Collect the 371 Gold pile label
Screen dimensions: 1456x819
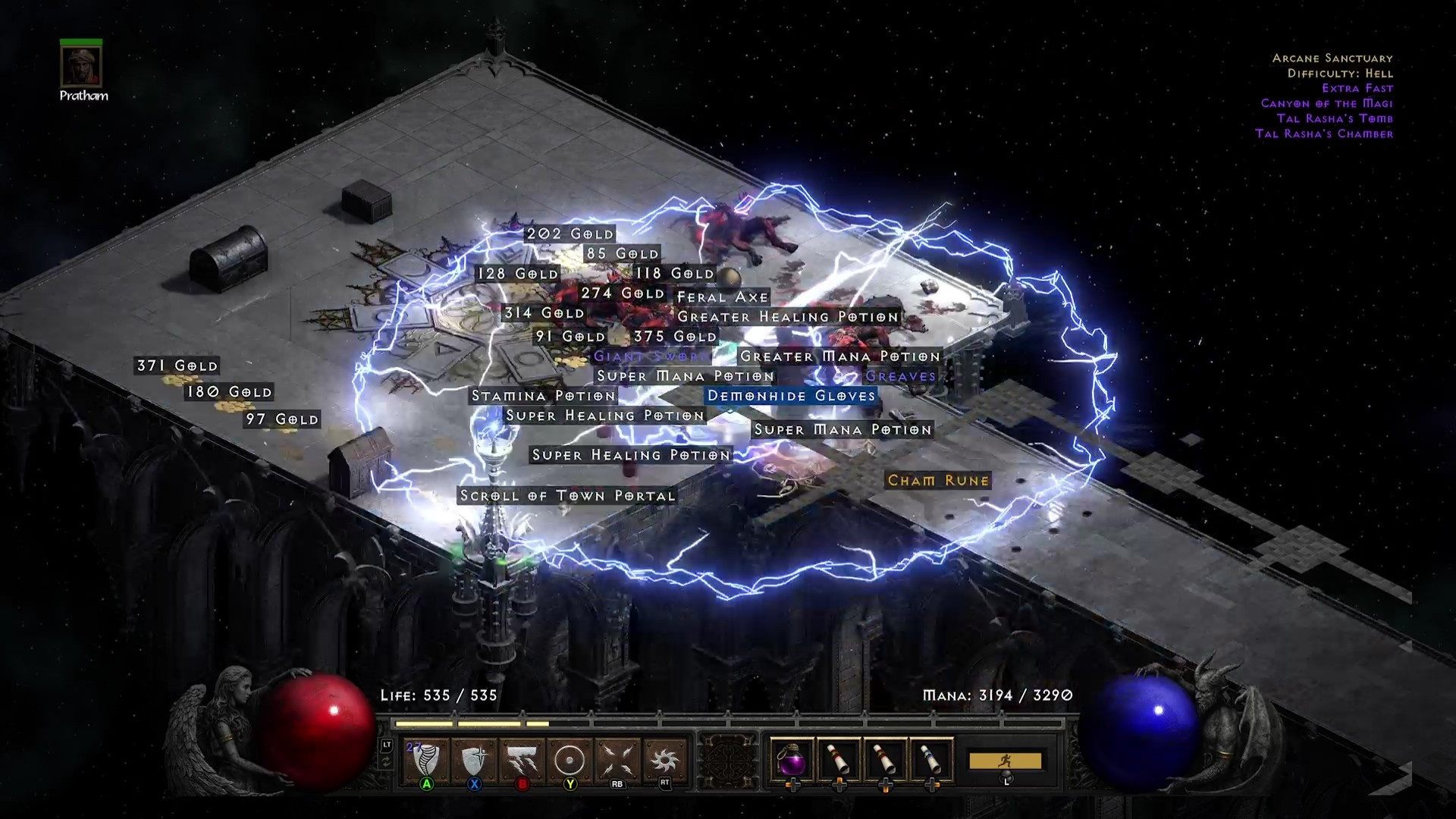point(177,366)
